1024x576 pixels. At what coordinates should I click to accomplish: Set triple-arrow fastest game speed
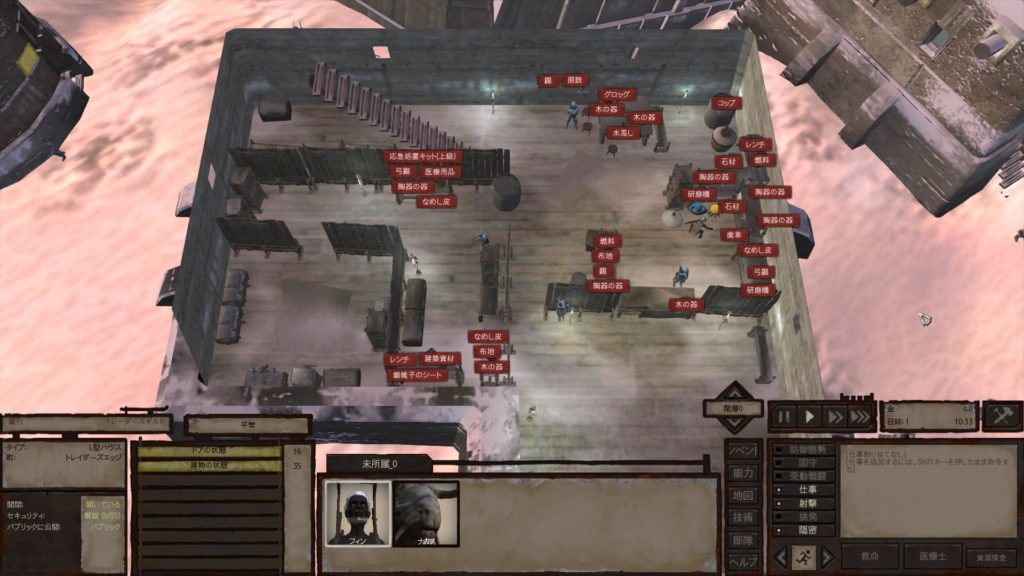pos(860,416)
